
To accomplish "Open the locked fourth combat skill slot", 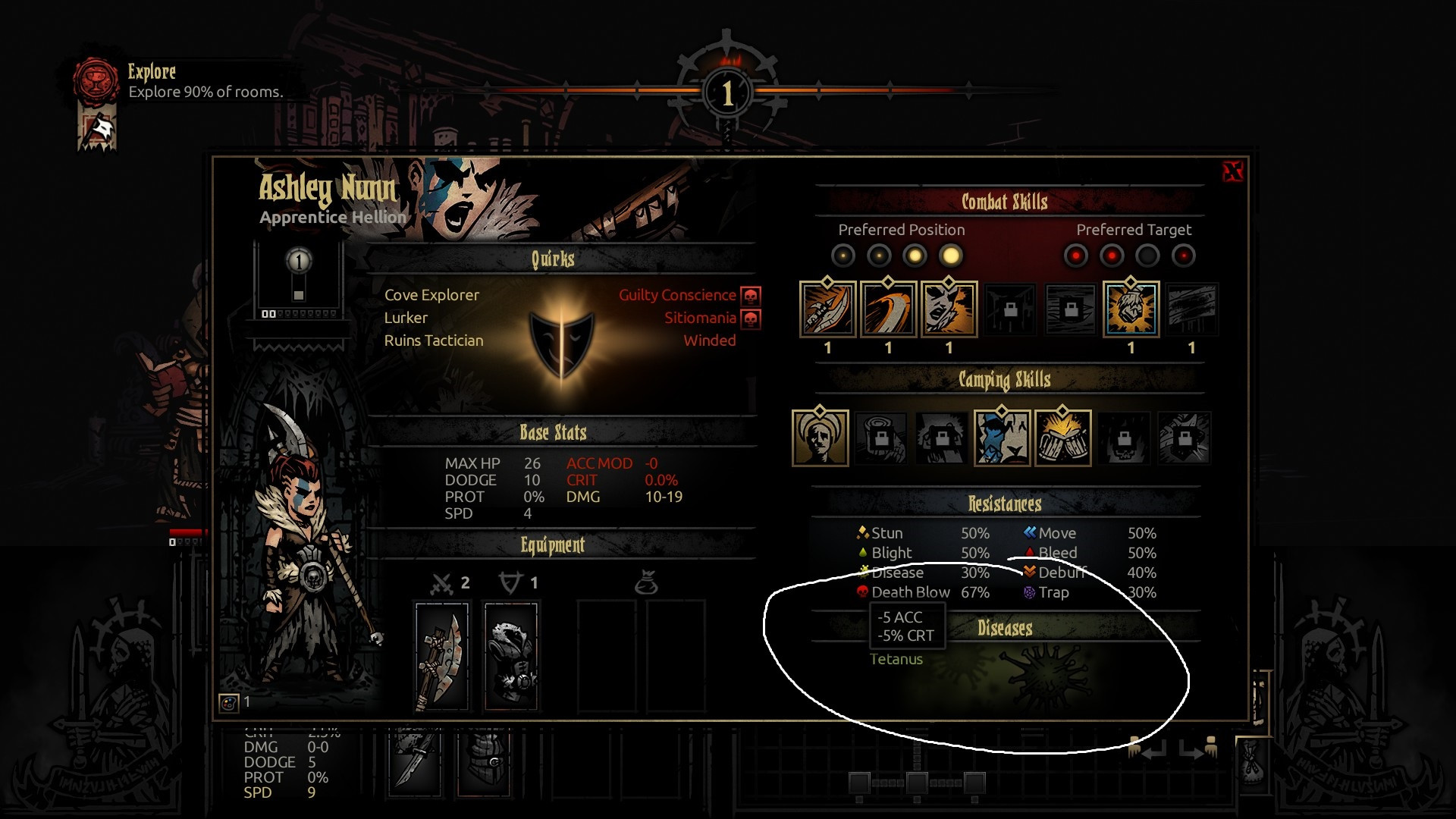I will point(1009,309).
